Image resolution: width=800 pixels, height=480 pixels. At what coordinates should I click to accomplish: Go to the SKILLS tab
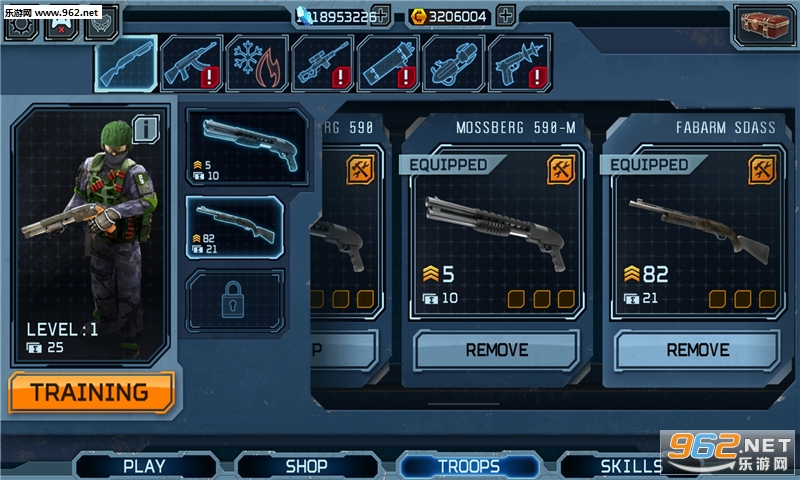631,465
